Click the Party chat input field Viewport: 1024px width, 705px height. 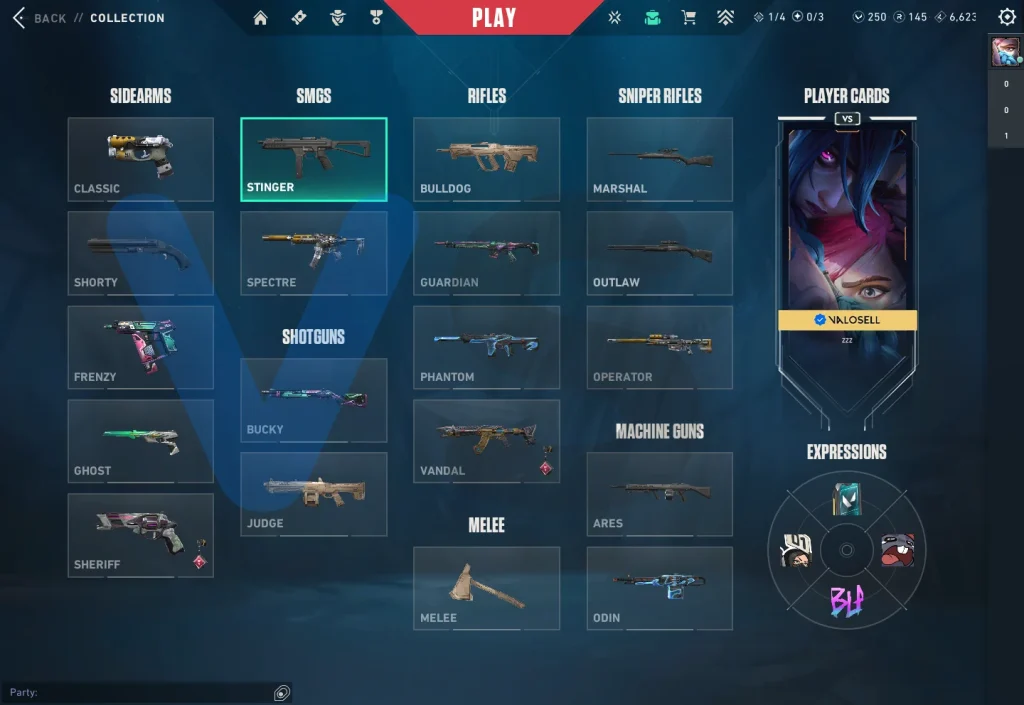(140, 692)
